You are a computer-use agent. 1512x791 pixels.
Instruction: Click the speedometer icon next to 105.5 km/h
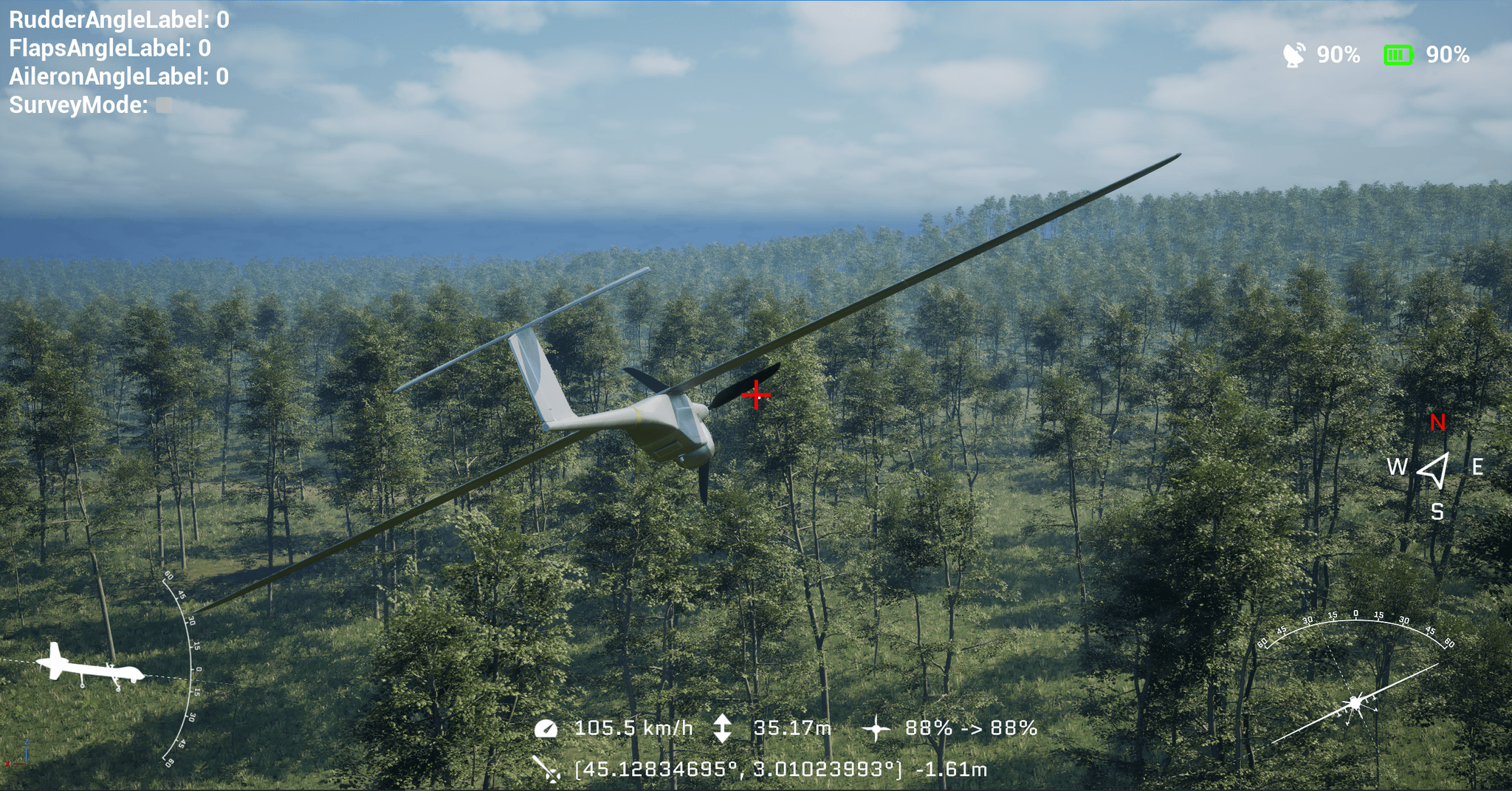point(545,727)
